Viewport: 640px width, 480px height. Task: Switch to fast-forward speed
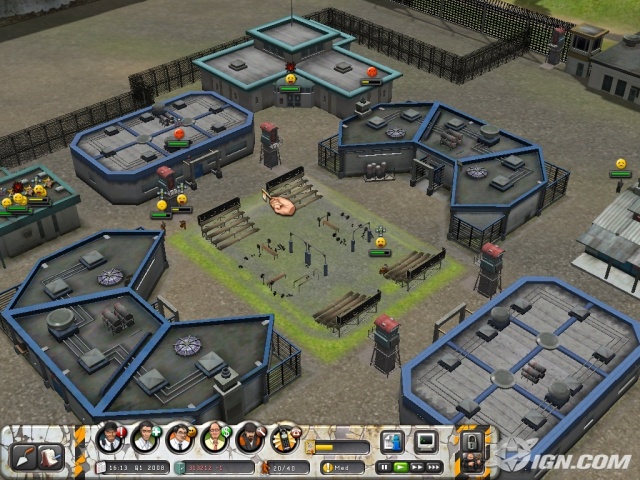(x=417, y=467)
